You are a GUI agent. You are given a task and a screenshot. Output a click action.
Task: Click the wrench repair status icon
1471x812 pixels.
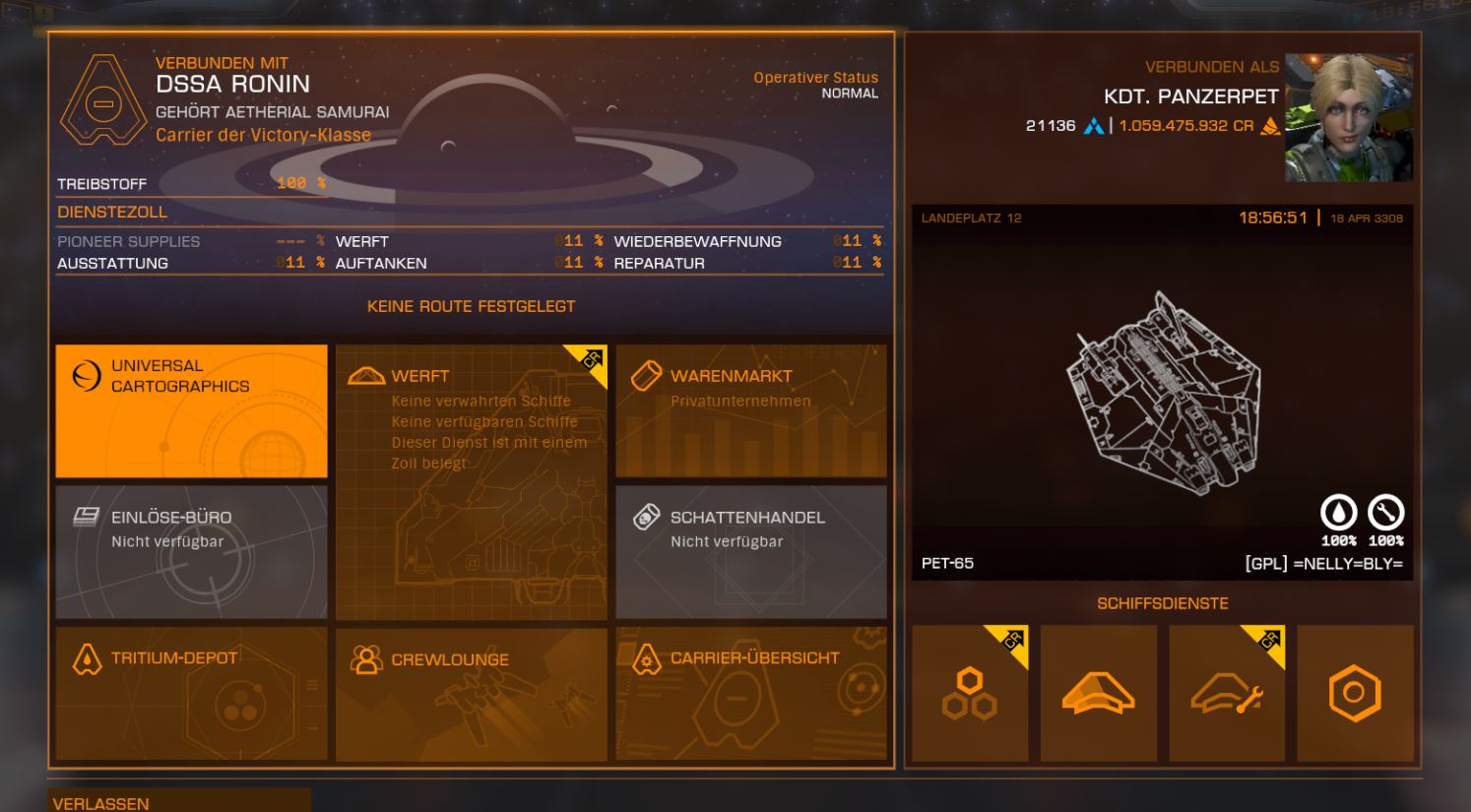pos(1385,513)
